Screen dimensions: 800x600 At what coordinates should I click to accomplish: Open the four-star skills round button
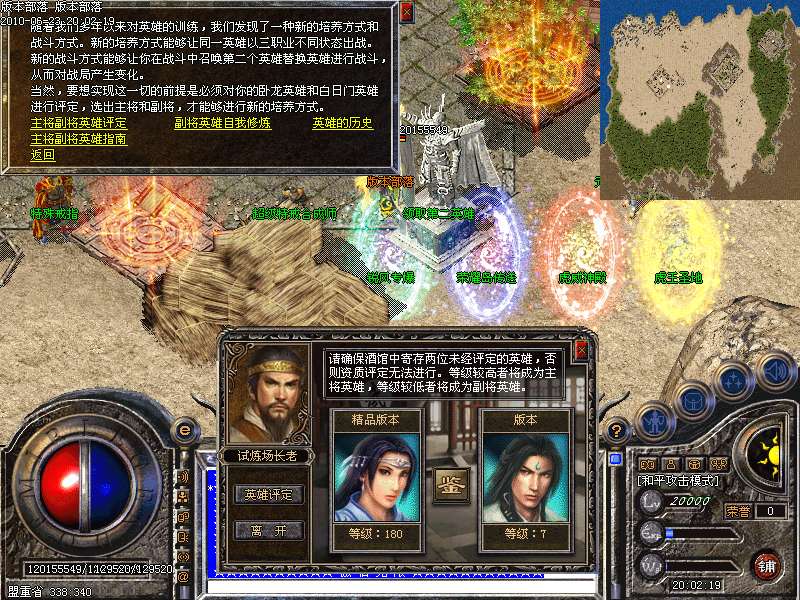733,381
